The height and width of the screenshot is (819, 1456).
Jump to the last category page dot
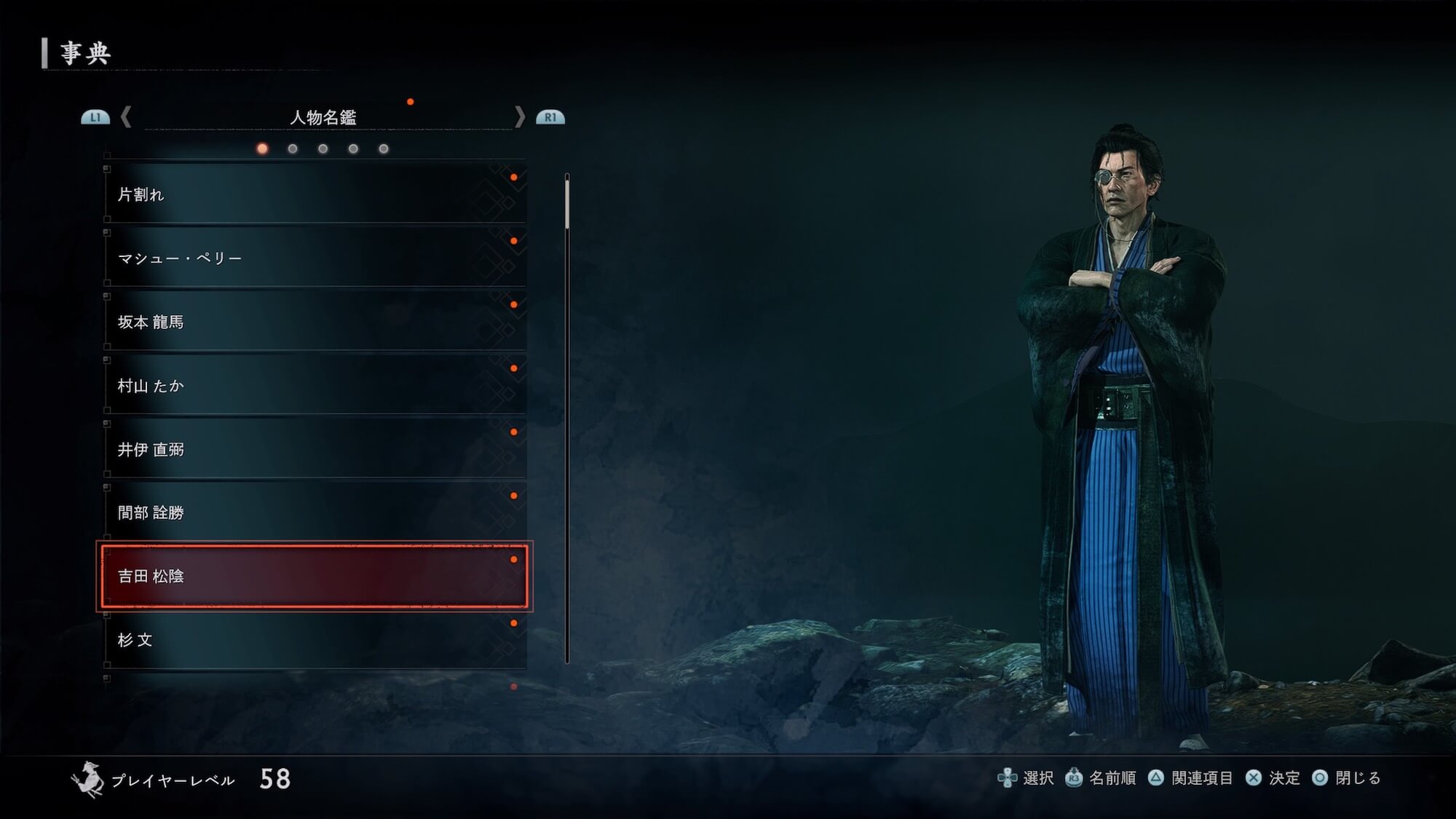(x=384, y=149)
